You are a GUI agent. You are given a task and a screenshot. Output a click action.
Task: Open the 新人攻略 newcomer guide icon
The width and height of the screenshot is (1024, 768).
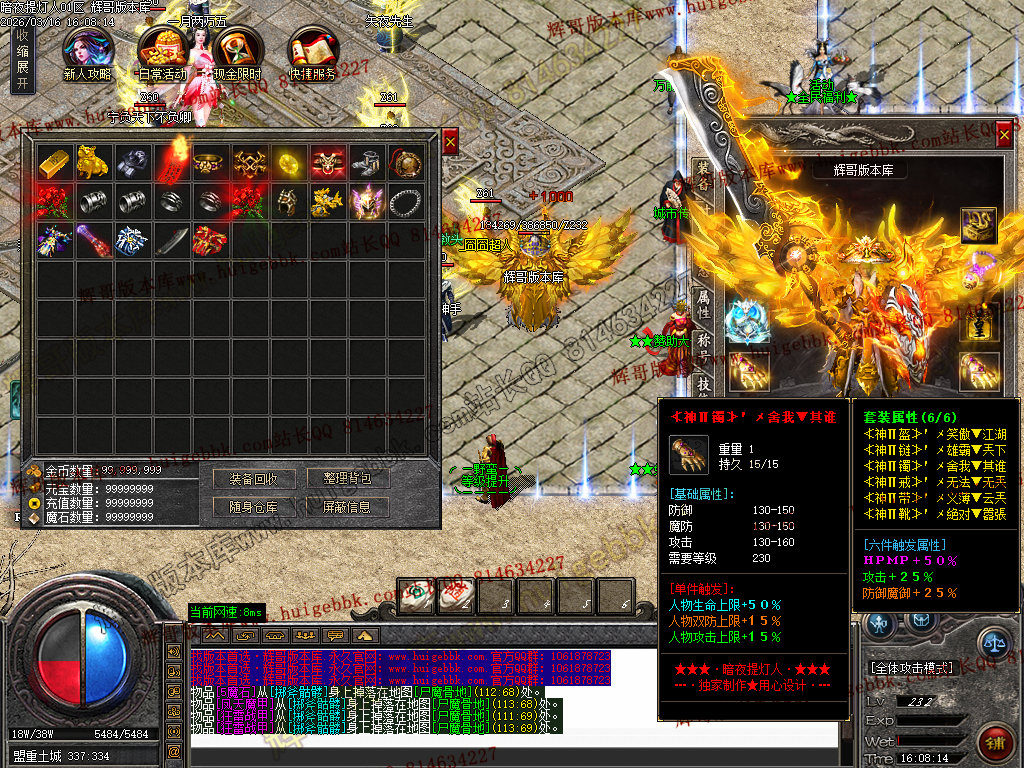click(89, 52)
